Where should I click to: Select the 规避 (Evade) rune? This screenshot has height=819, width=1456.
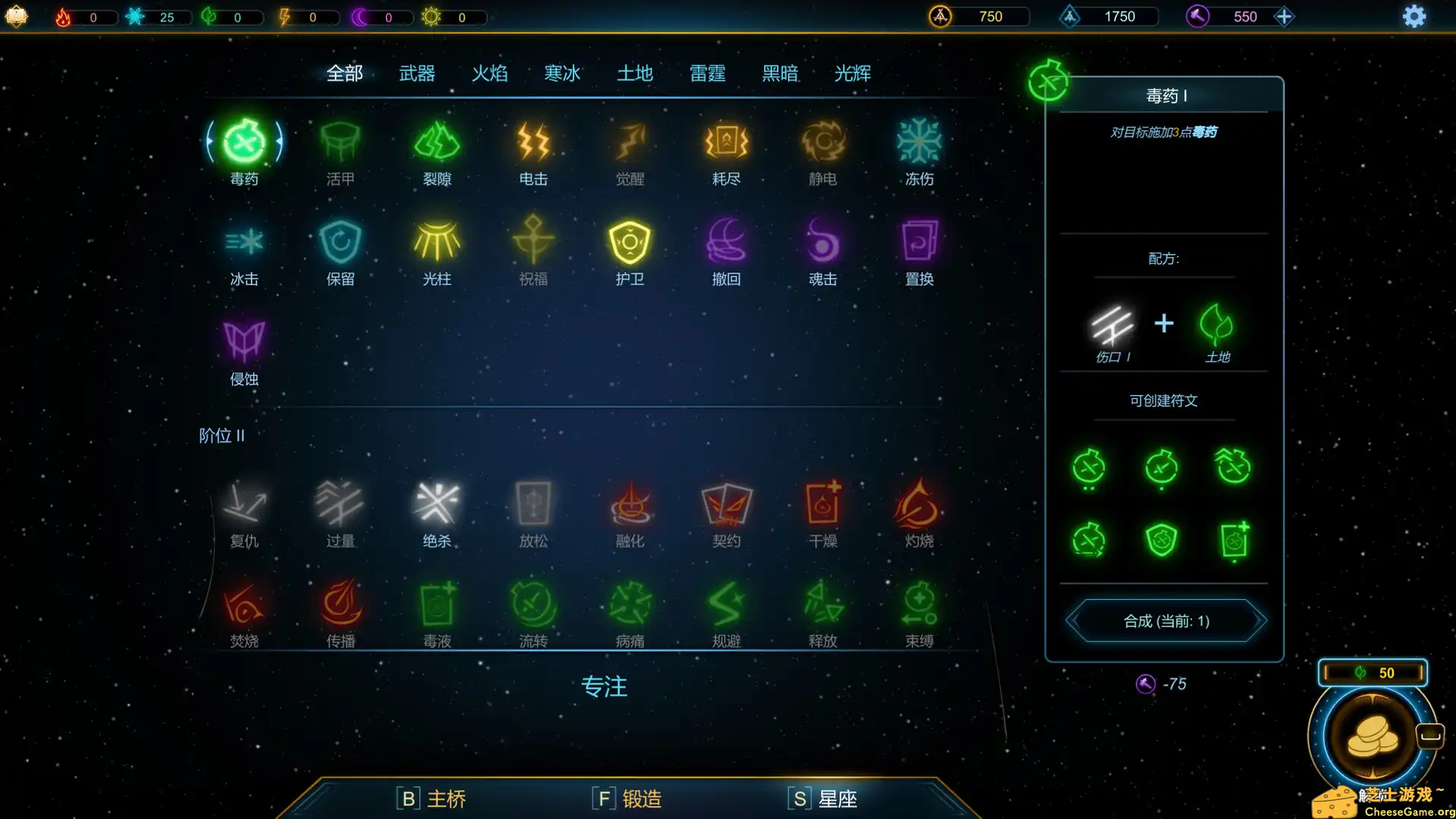tap(725, 603)
